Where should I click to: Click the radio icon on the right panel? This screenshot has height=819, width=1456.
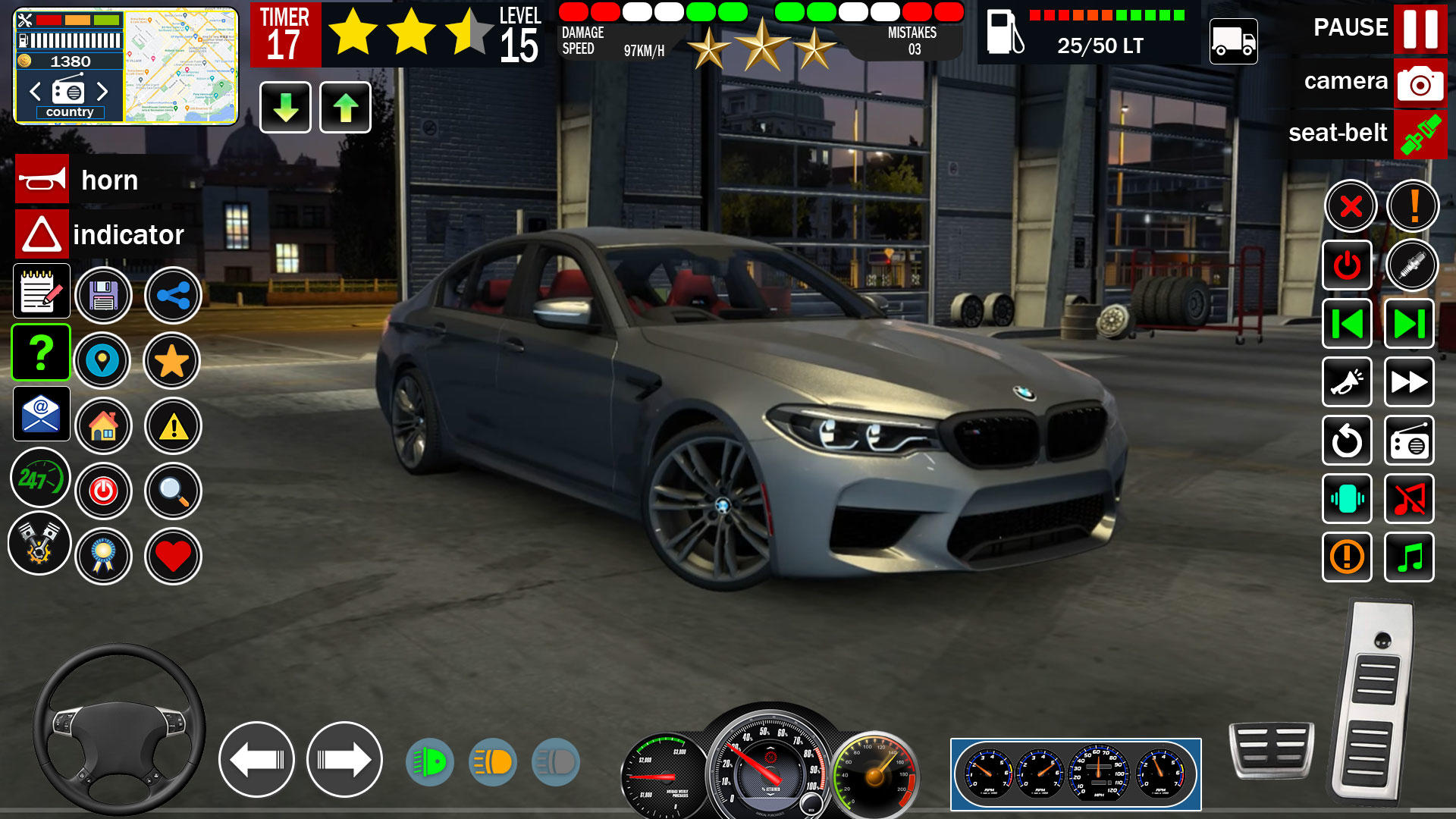(1408, 441)
